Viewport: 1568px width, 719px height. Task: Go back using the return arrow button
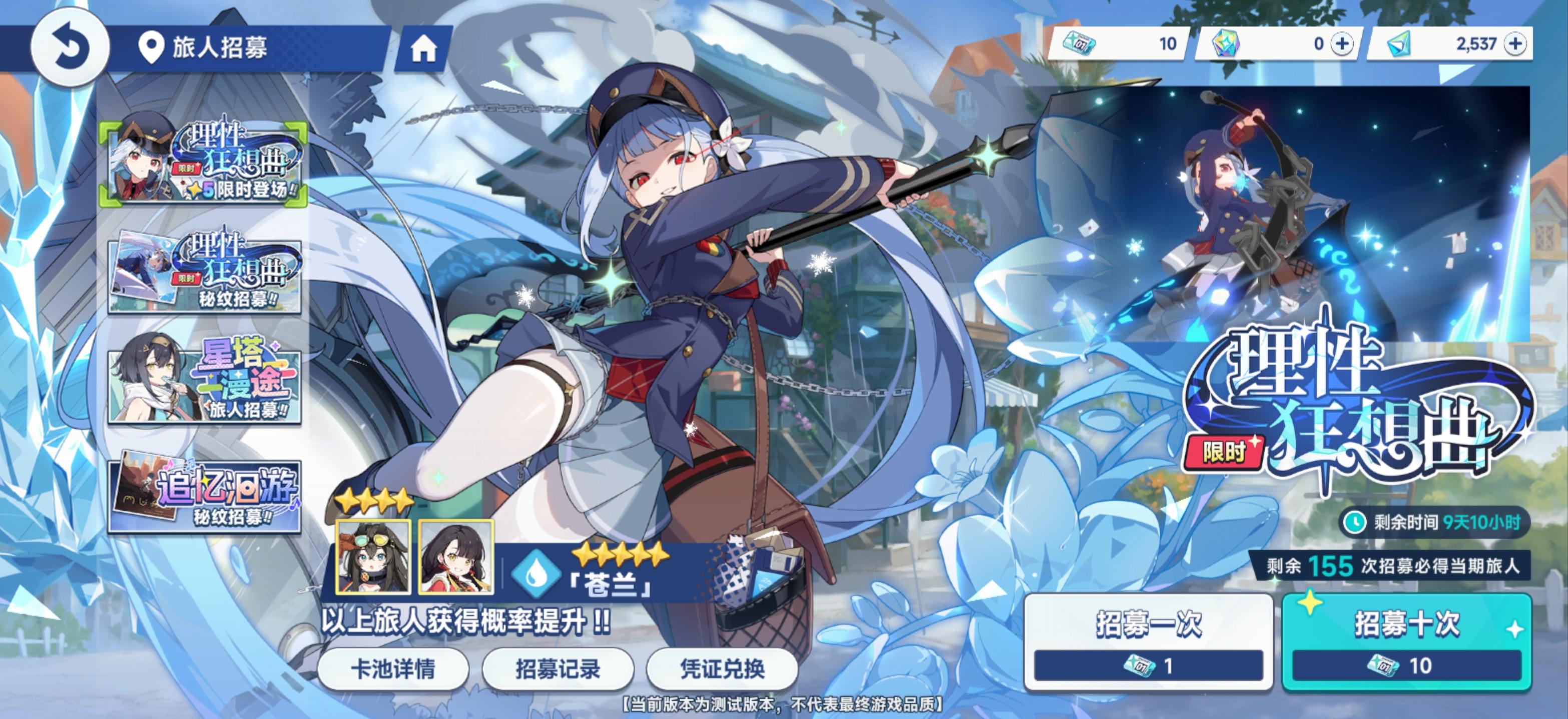pos(70,47)
